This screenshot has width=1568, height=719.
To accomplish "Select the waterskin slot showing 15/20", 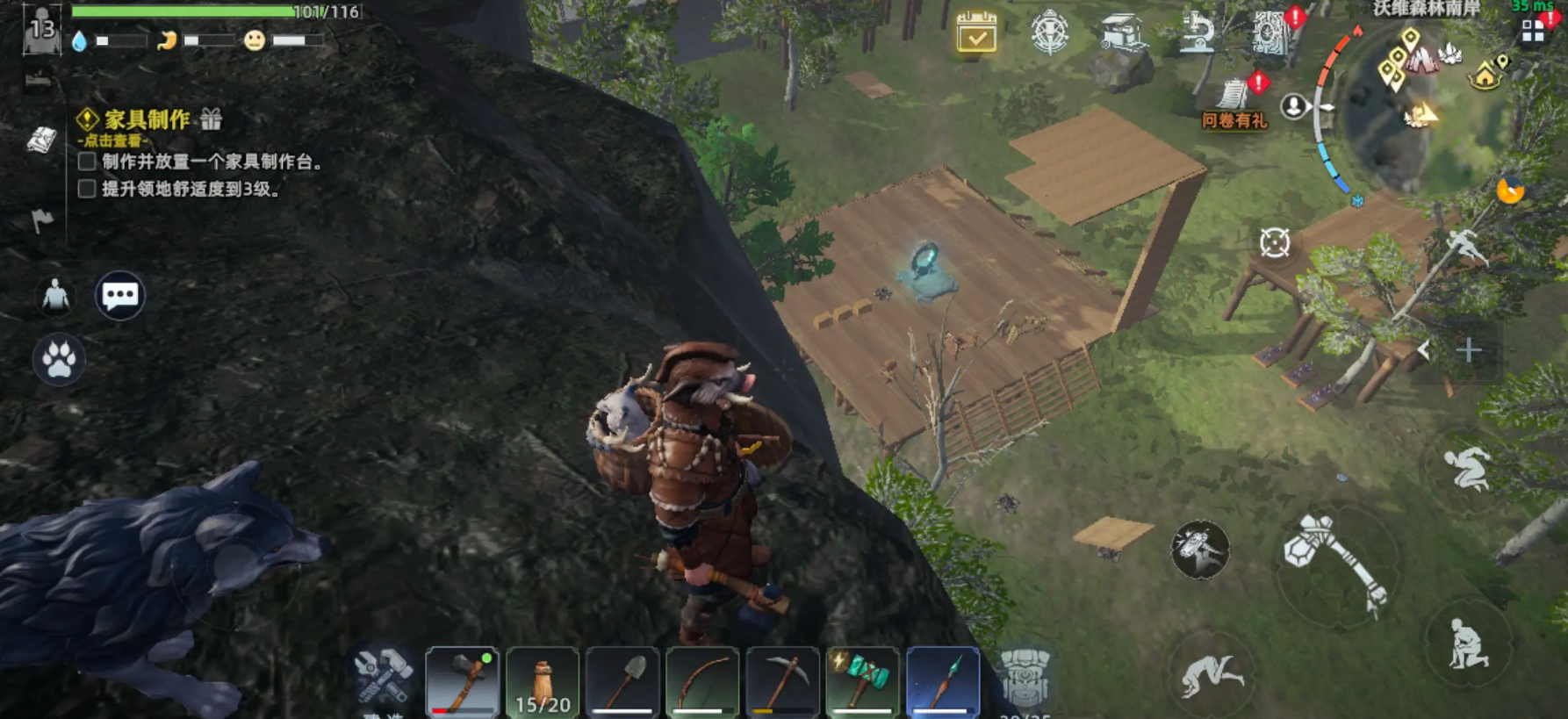I will click(543, 681).
